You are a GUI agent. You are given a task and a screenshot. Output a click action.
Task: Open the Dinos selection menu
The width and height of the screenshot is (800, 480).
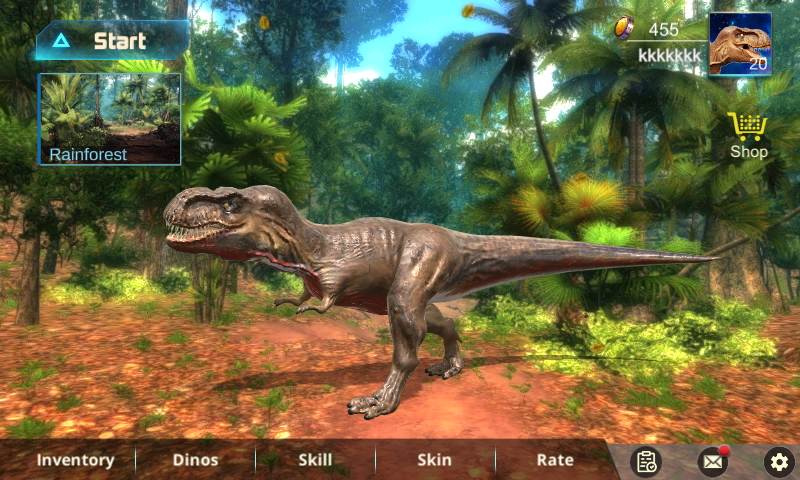point(195,460)
